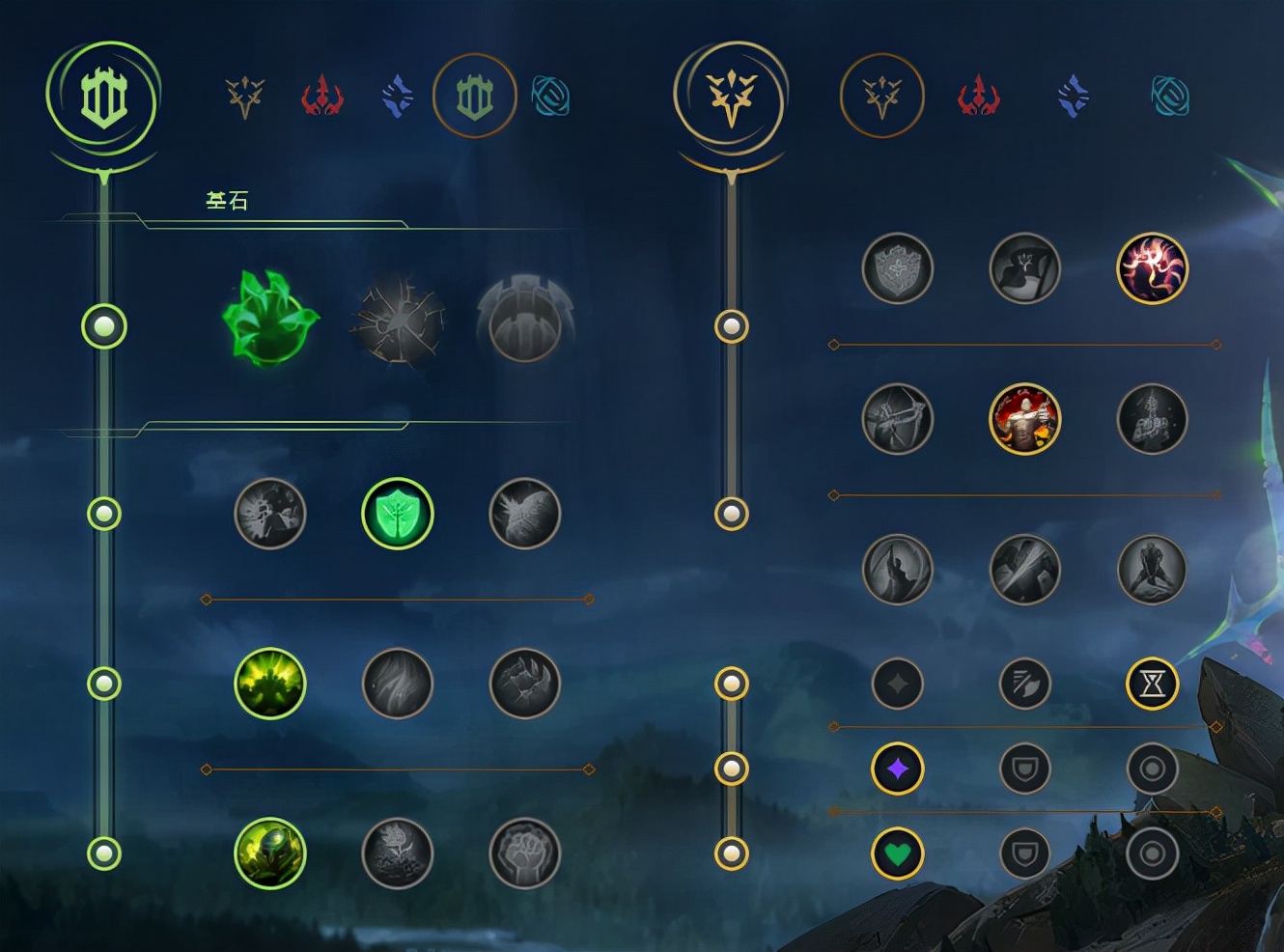Image resolution: width=1284 pixels, height=952 pixels.
Task: Switch secondary path to Sorcery
Action: [x=1072, y=97]
